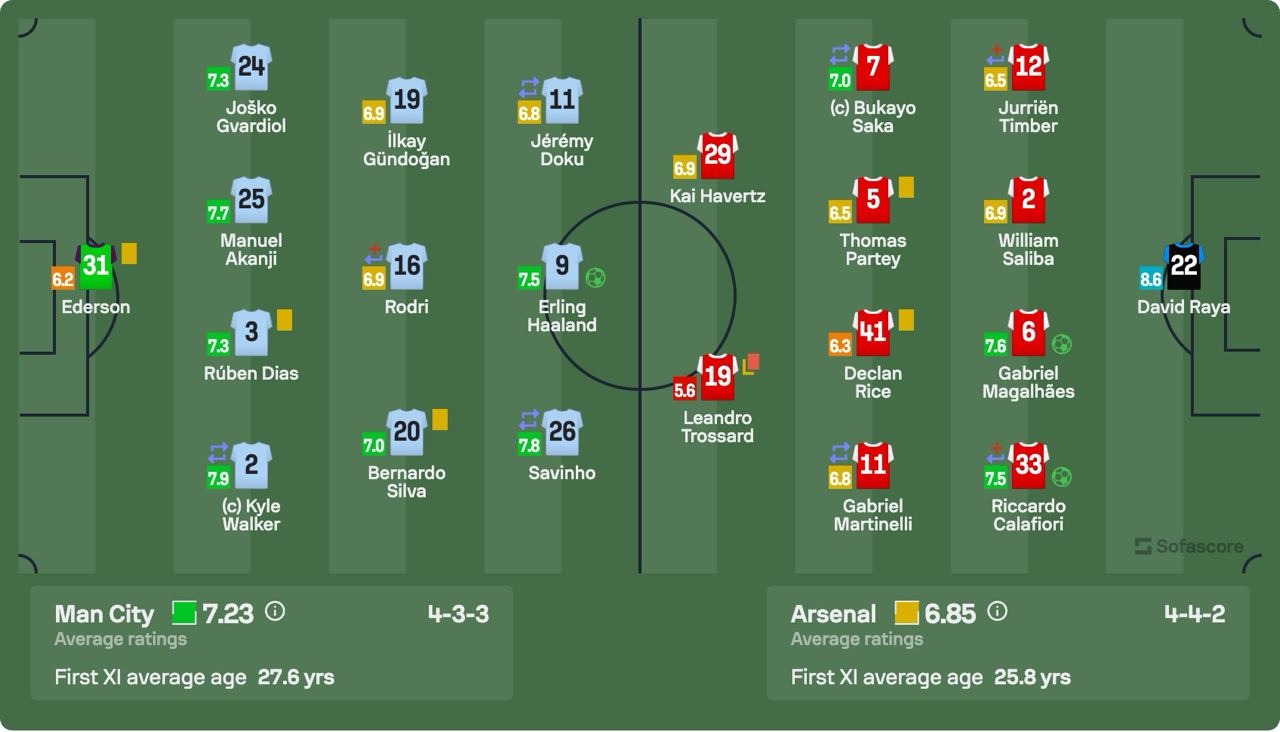Select İlkay Gündoğan's number 19 shirt

[x=406, y=100]
